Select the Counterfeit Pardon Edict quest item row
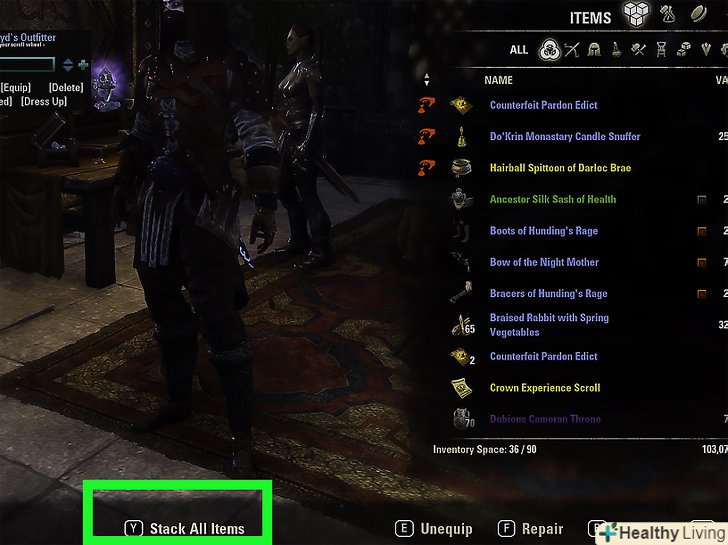728x545 pixels. (543, 105)
